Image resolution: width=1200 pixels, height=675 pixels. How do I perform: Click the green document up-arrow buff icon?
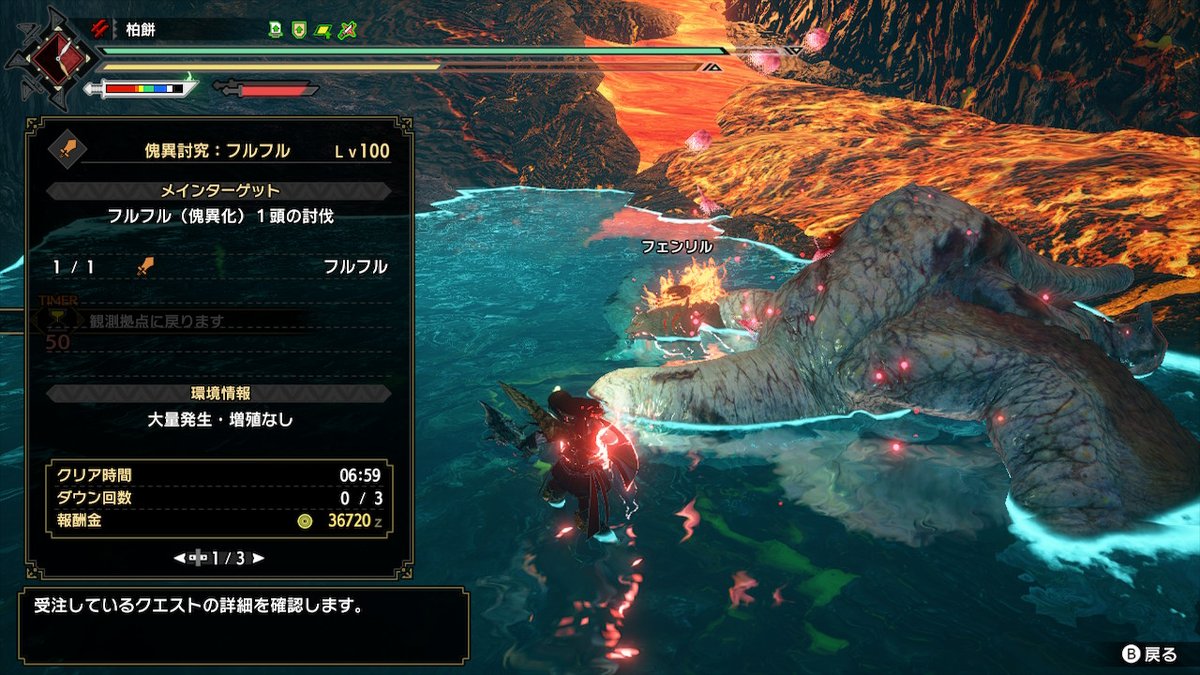tap(275, 30)
